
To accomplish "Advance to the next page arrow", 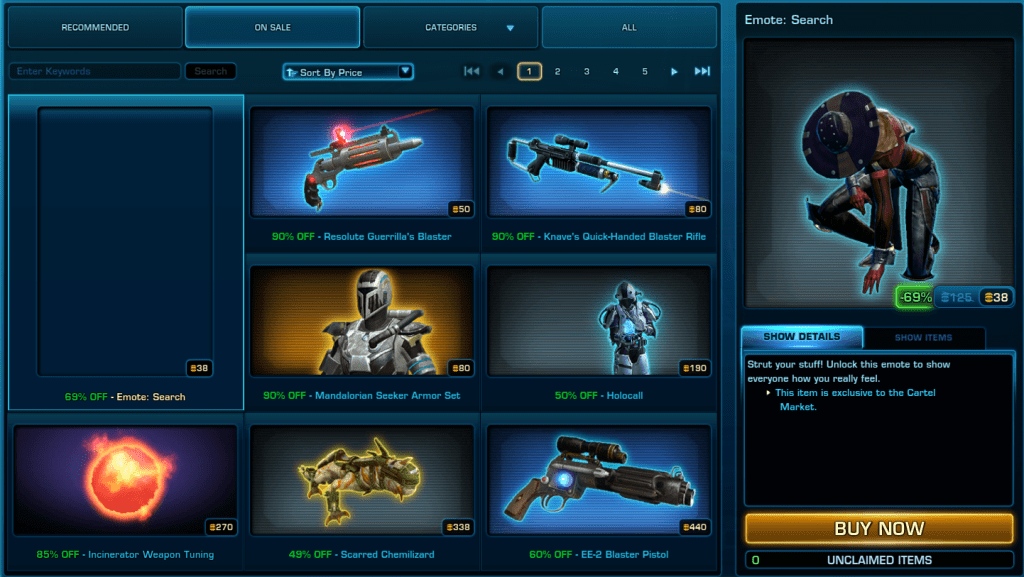I will pos(674,71).
